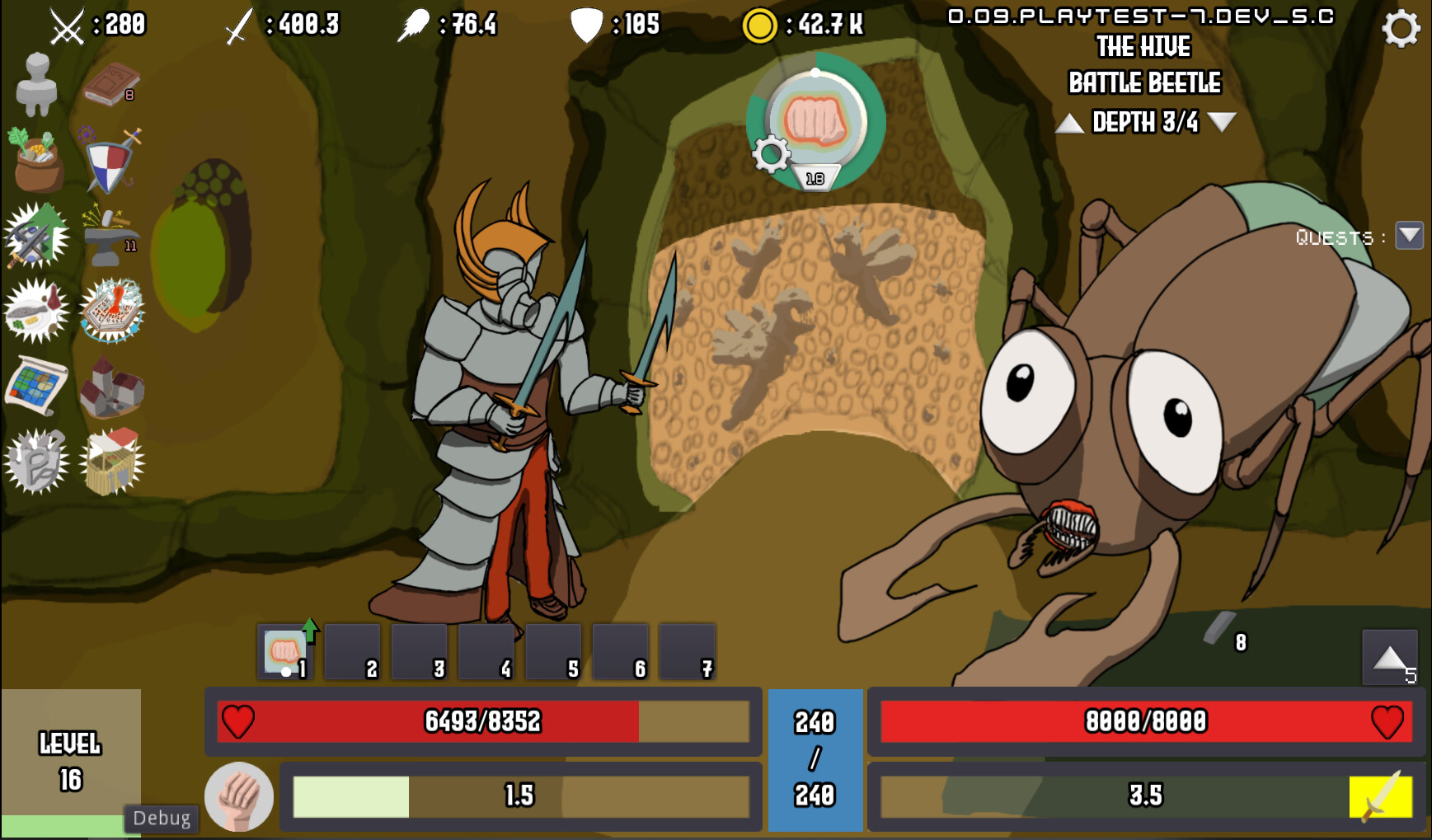Open the enchanting spellbook panel

(115, 309)
